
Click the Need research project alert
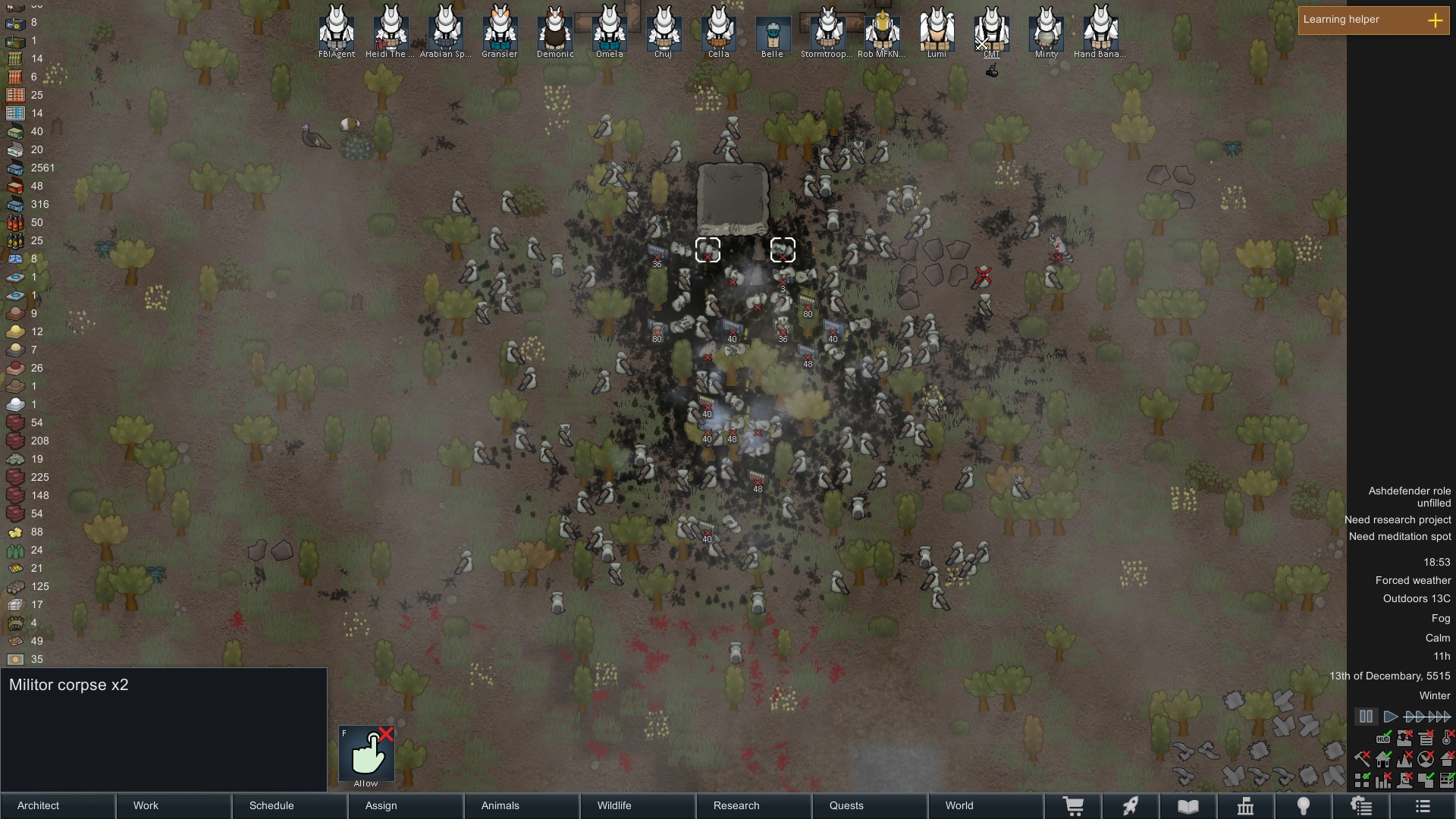(1398, 519)
